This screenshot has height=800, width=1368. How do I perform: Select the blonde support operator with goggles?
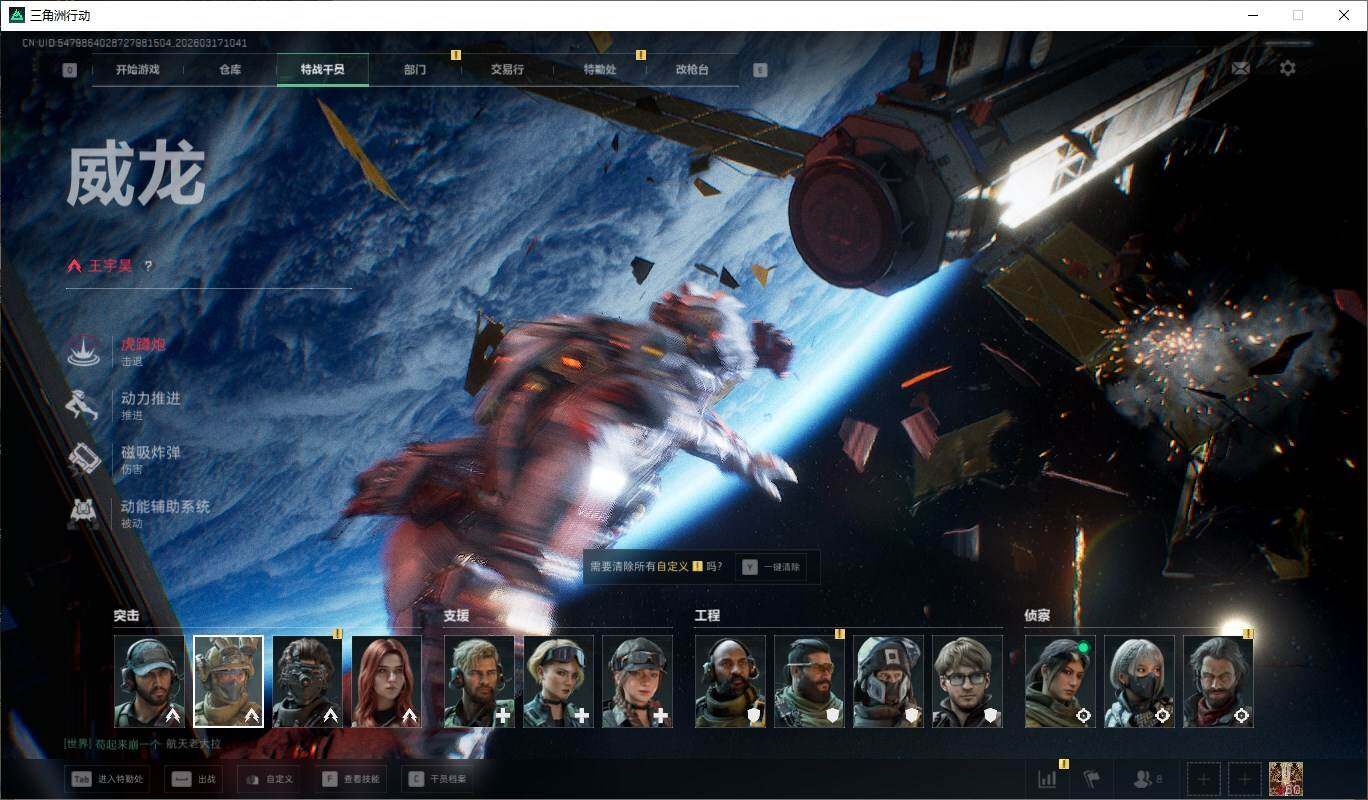tap(558, 681)
